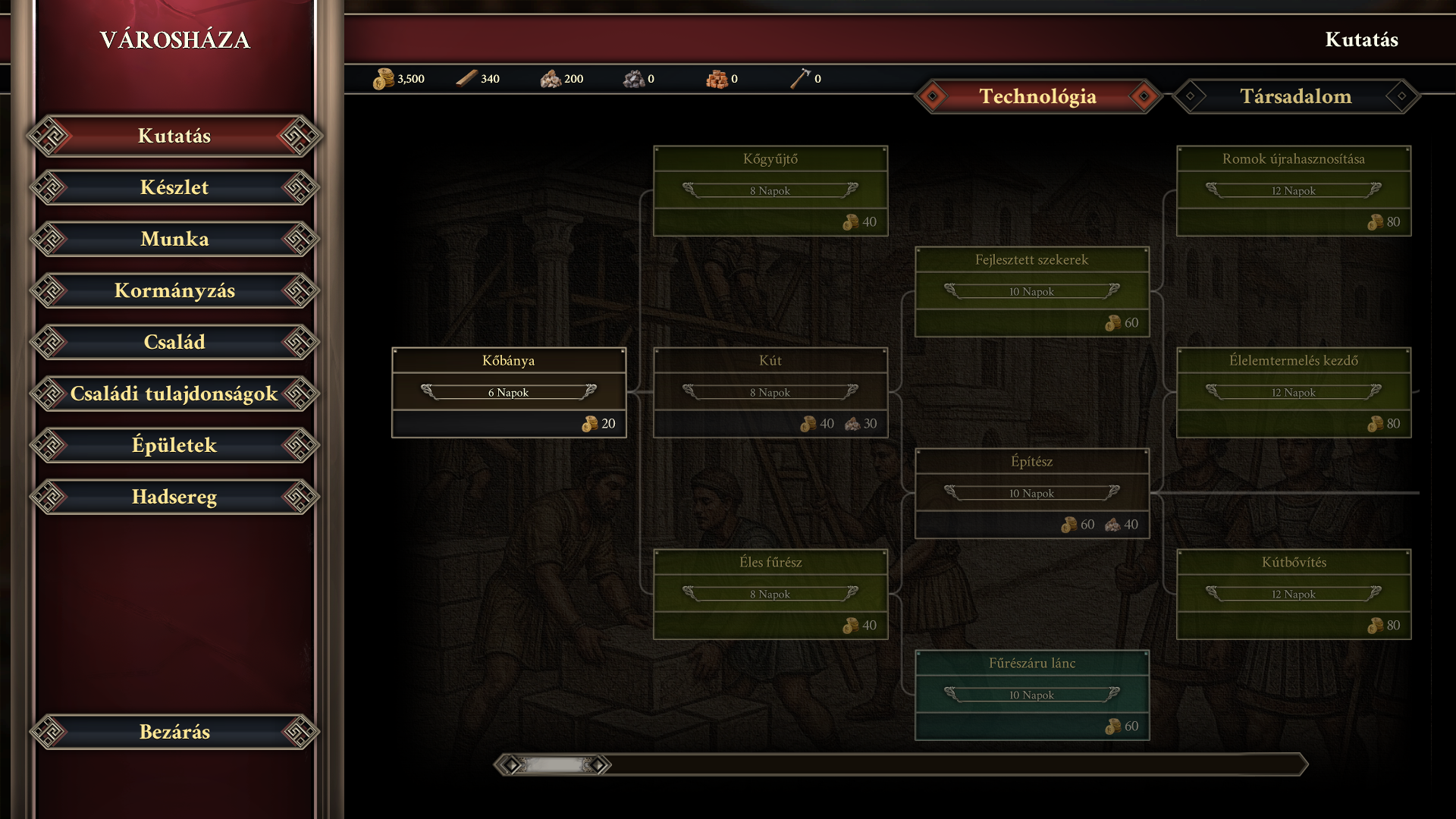
Task: Click the research tree horizontal scrollbar handle
Action: 554,765
